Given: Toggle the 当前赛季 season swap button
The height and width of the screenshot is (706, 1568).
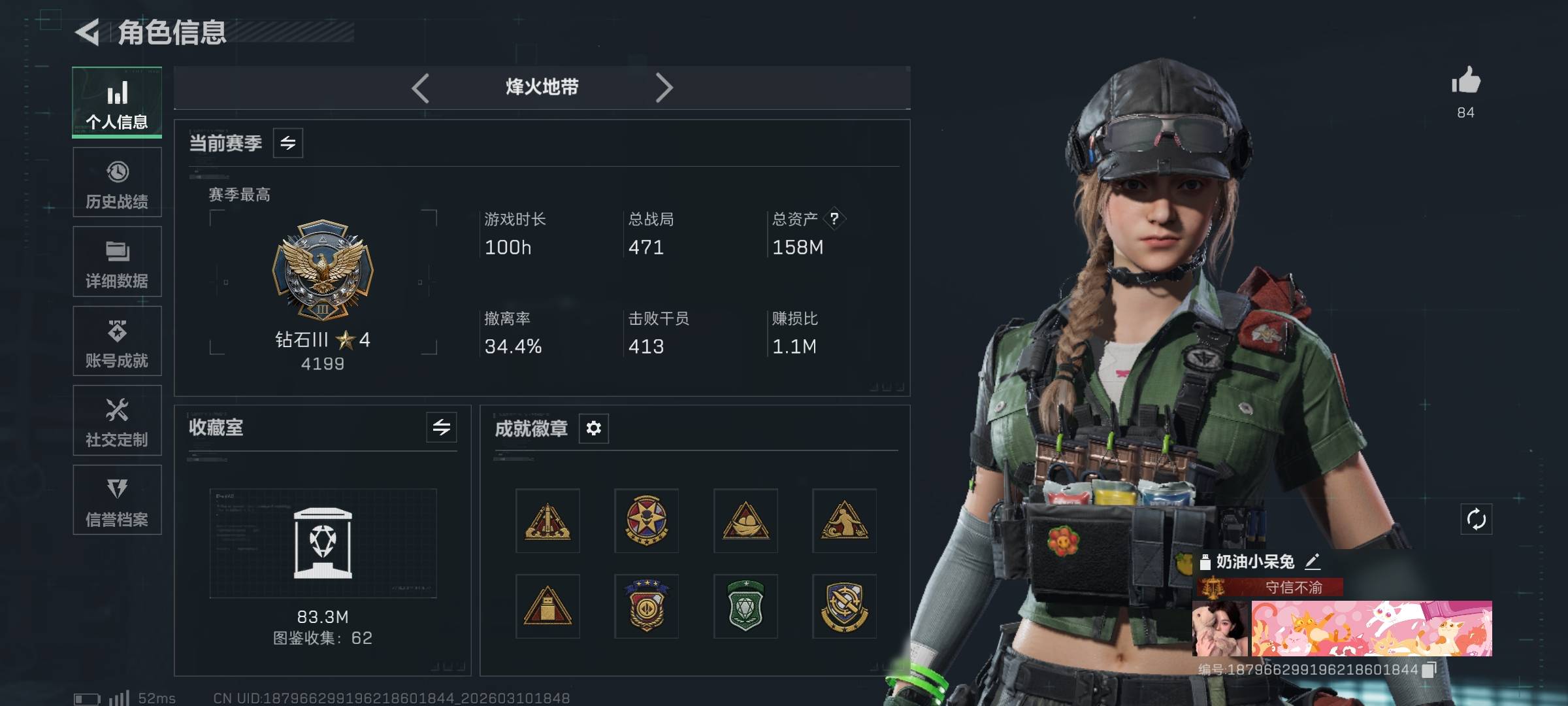Looking at the screenshot, I should 288,143.
